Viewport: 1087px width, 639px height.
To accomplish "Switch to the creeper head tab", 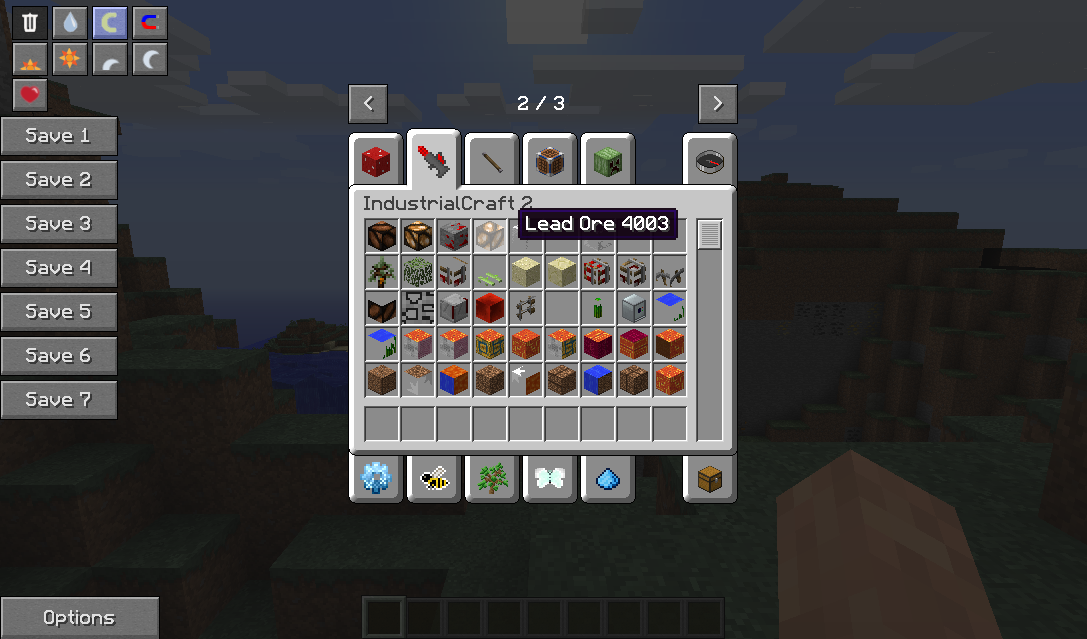I will pos(608,160).
